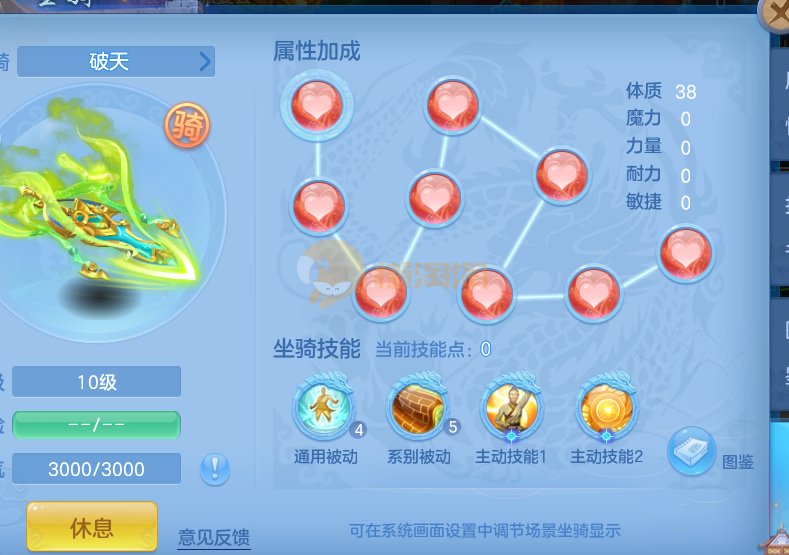Viewport: 789px width, 555px height.
Task: Show info via the blue exclamation icon
Action: (x=216, y=468)
